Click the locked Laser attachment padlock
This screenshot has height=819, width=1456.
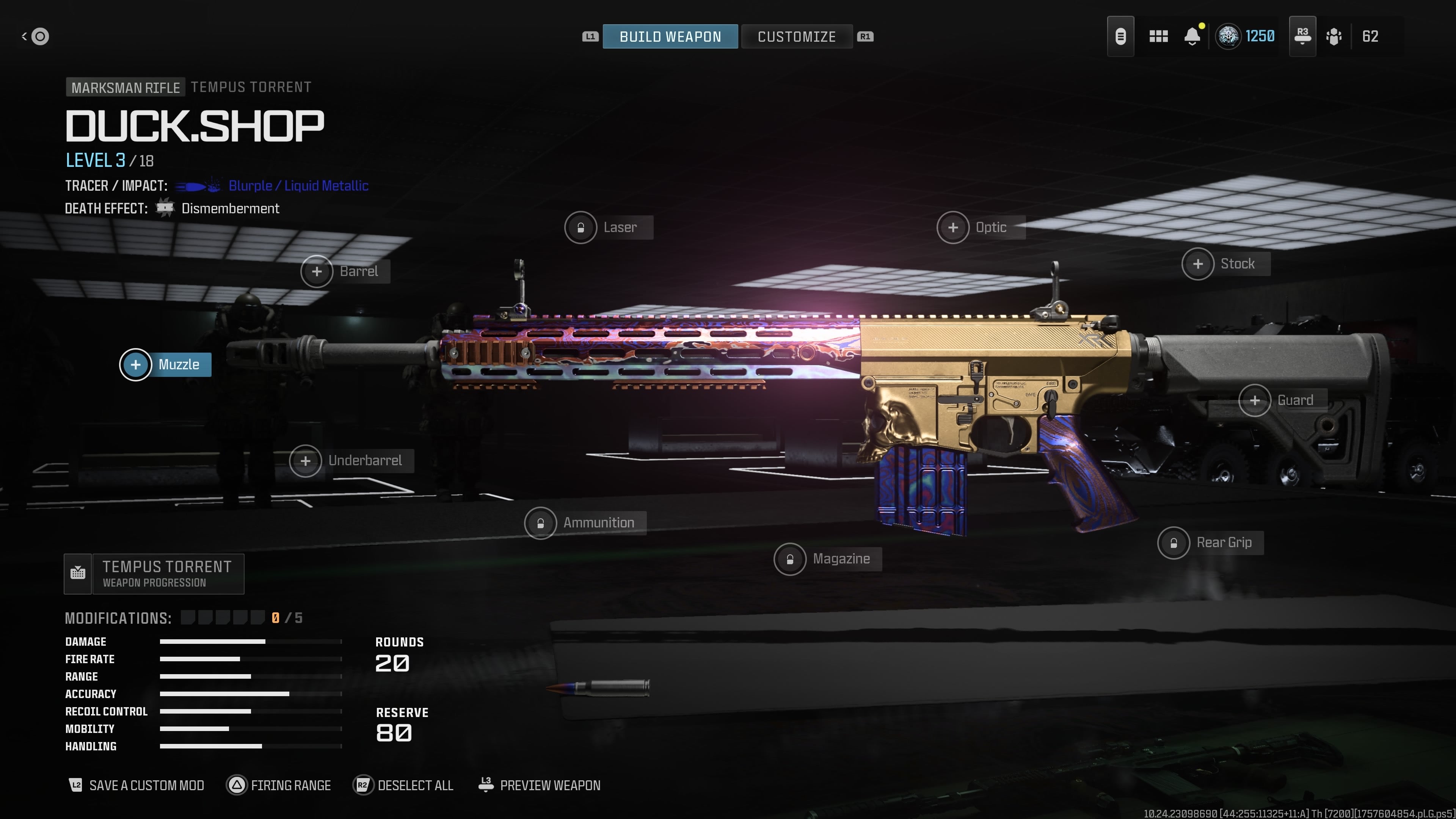(581, 227)
